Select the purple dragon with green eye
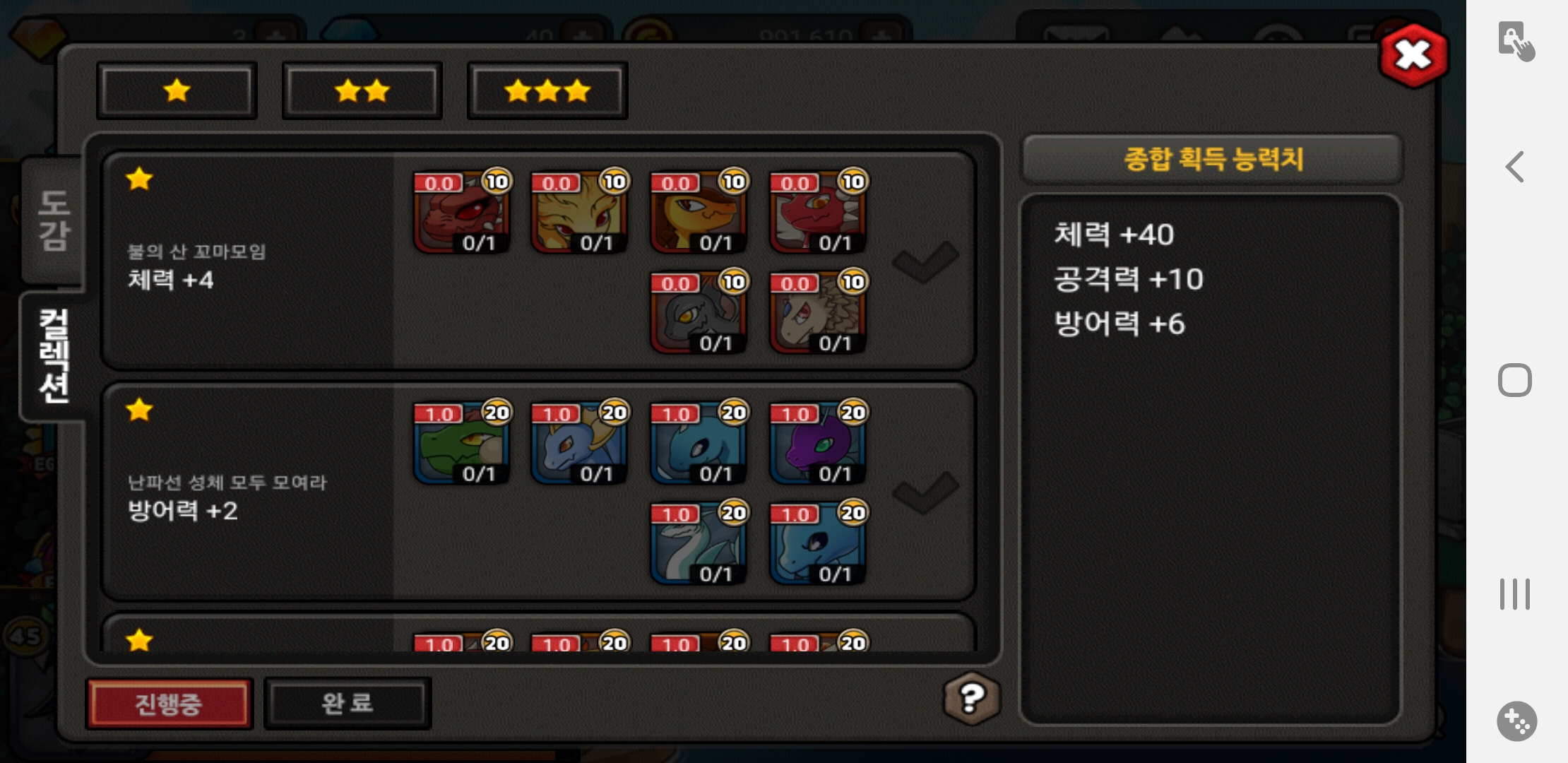The image size is (1568, 763). coord(818,444)
